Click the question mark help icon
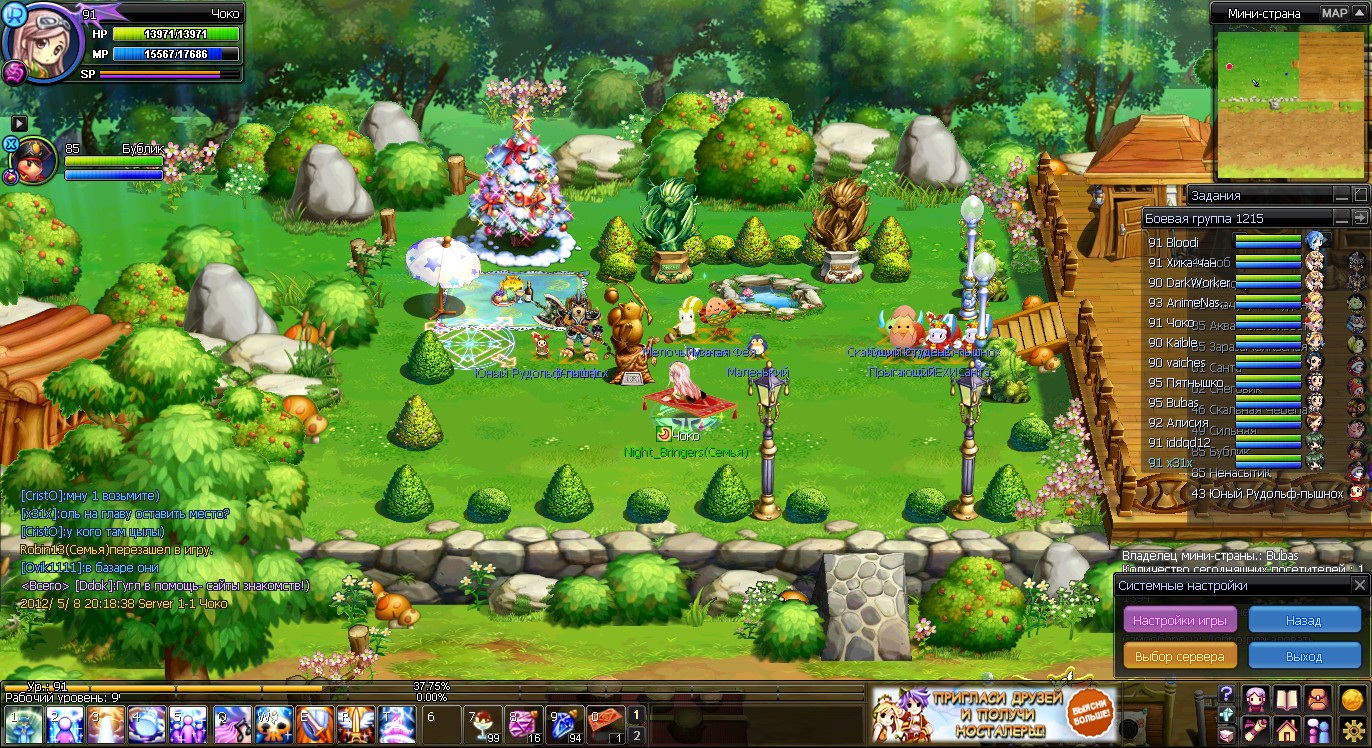The image size is (1372, 748). pos(1226,694)
